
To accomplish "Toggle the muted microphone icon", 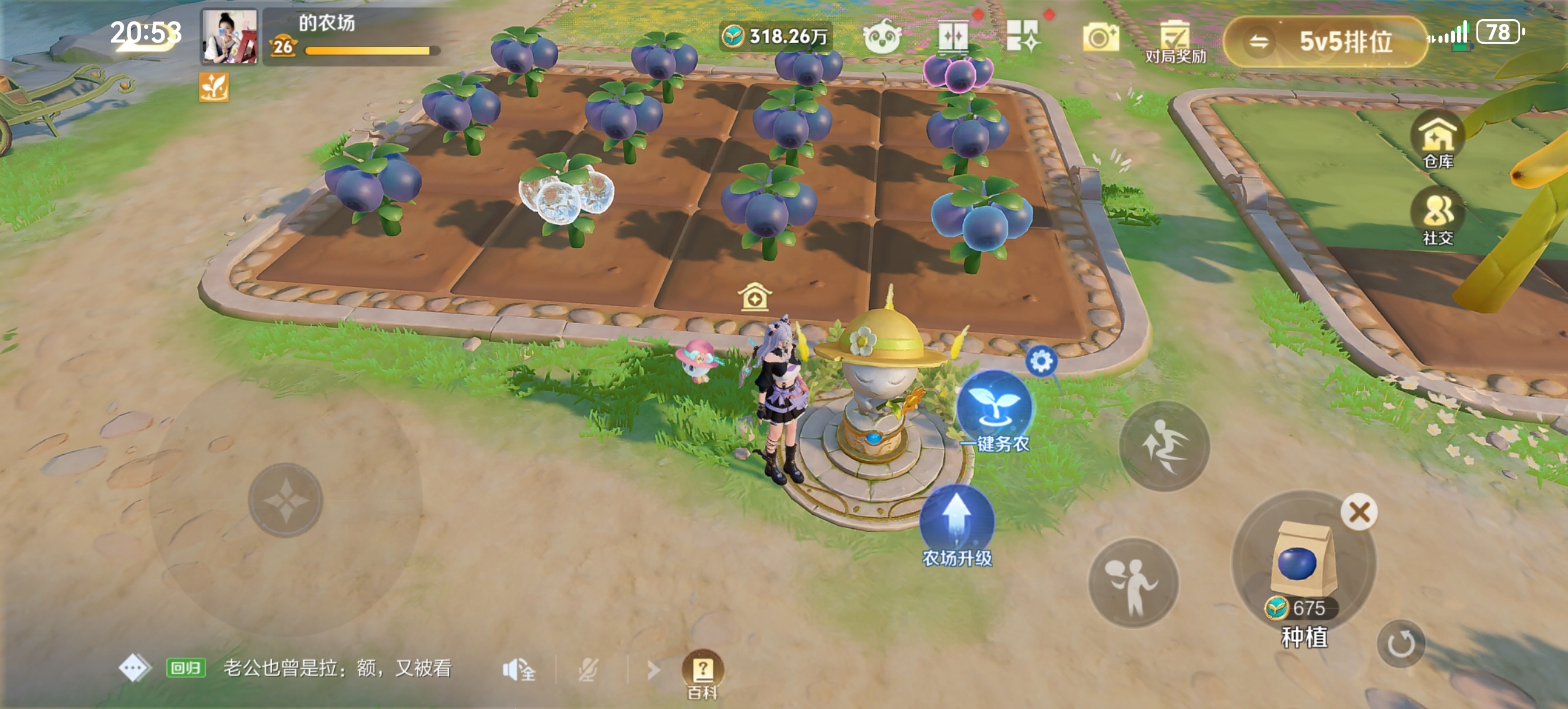I will 587,670.
